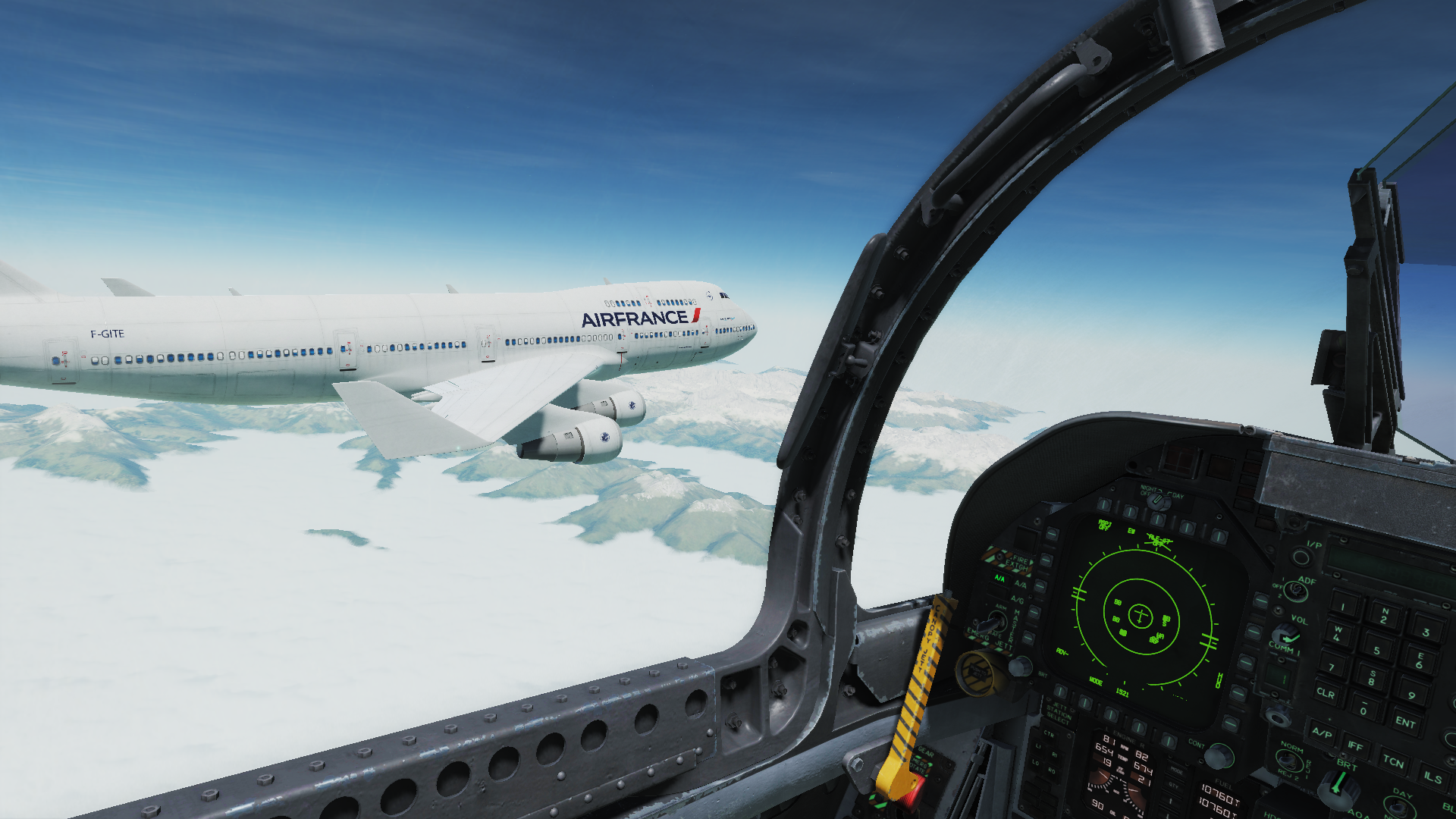
Task: Click the I/P ident button
Action: [x=1301, y=558]
